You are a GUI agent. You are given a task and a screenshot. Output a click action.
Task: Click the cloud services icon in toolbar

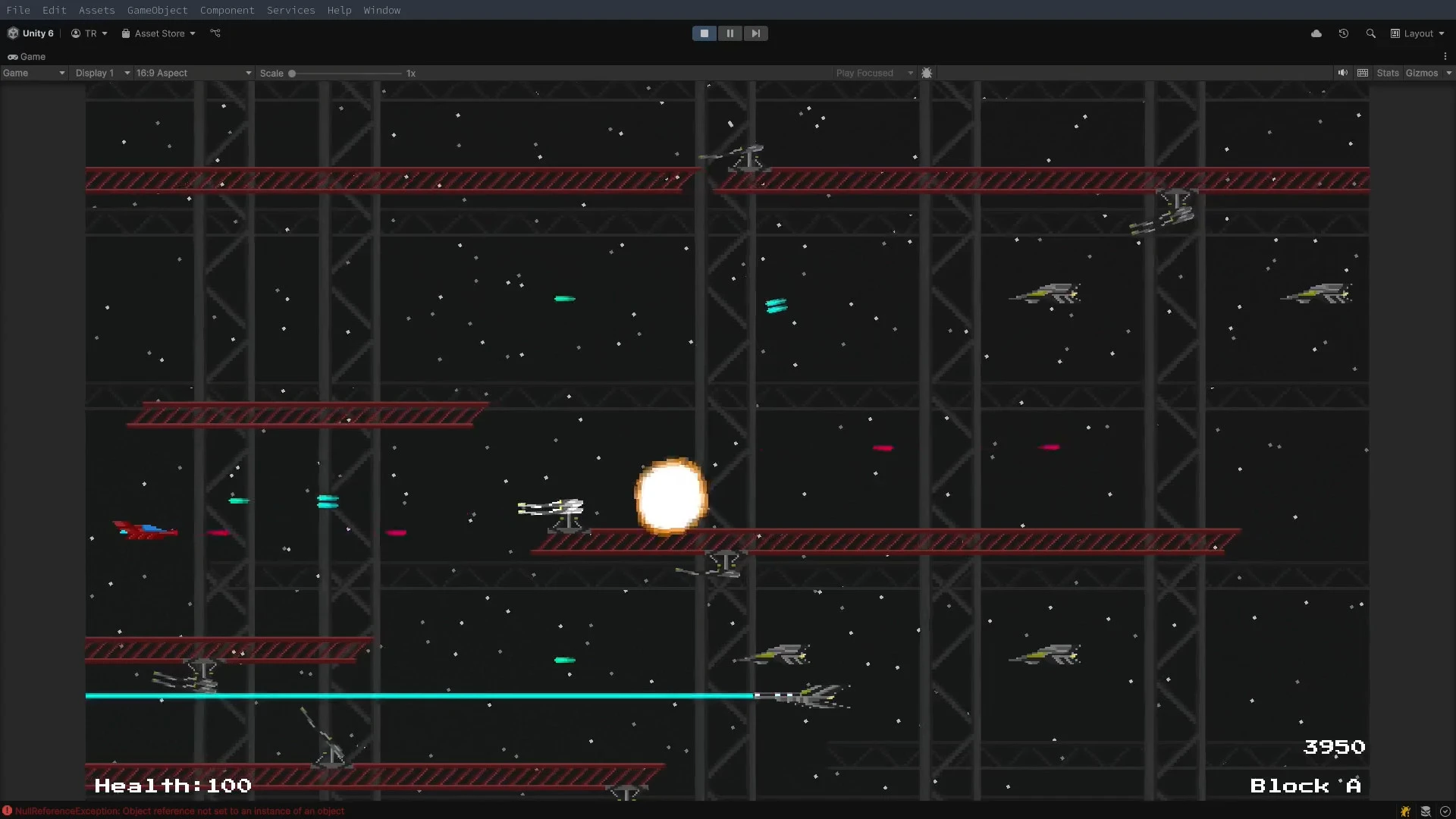[x=1317, y=33]
